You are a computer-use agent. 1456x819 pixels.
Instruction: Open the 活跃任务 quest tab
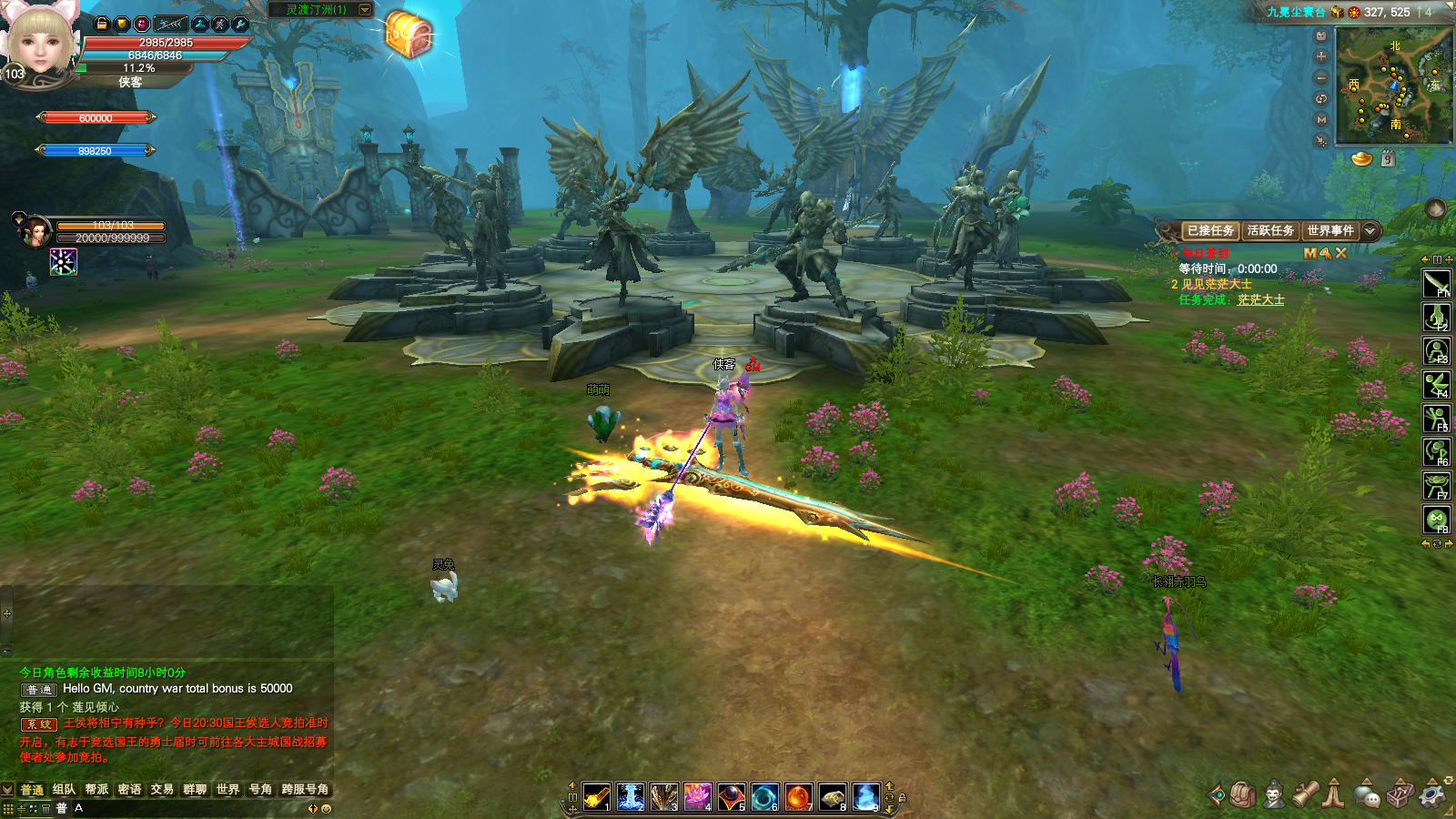(1270, 231)
